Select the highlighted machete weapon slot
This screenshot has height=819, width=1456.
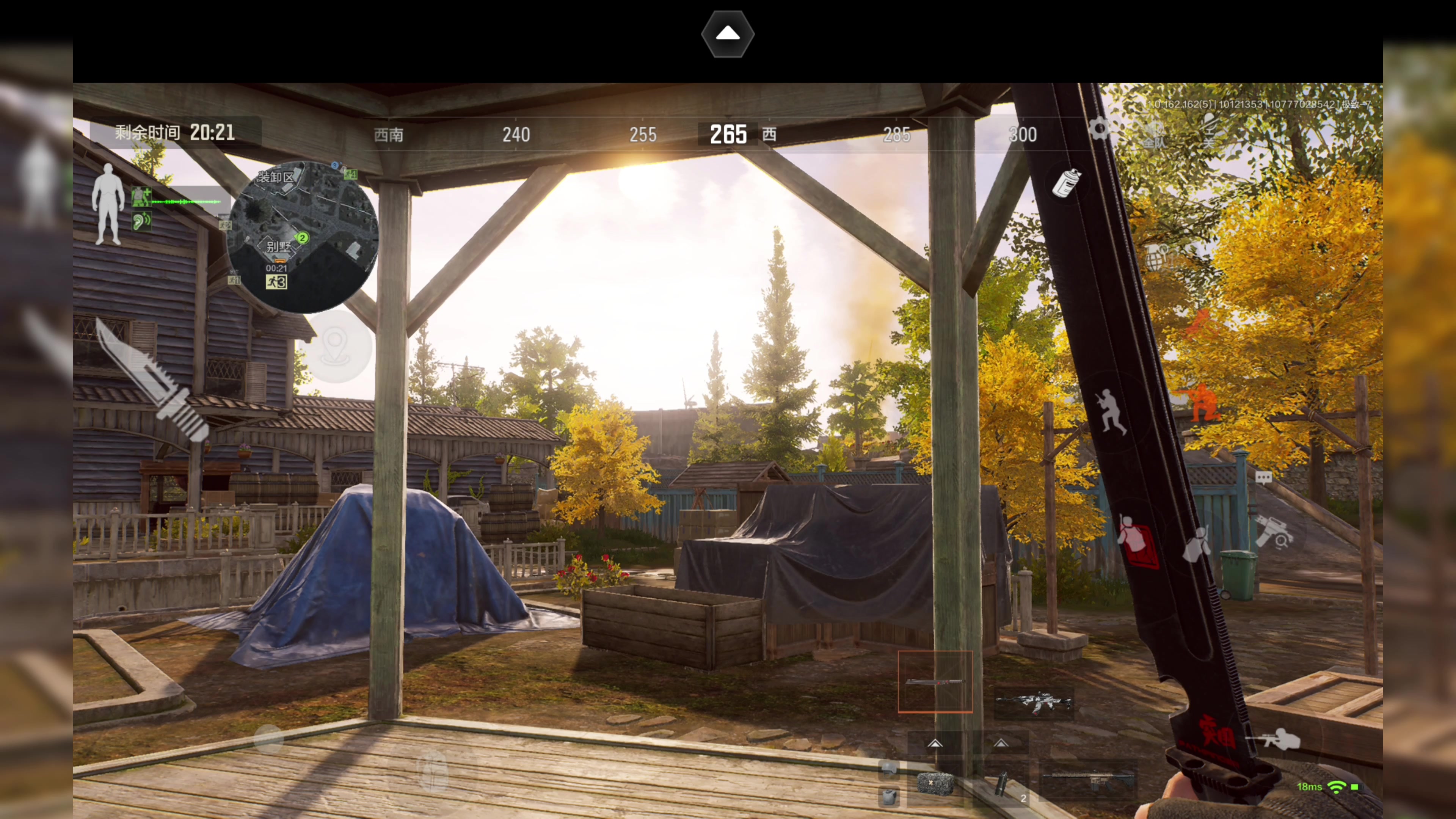[x=935, y=682]
